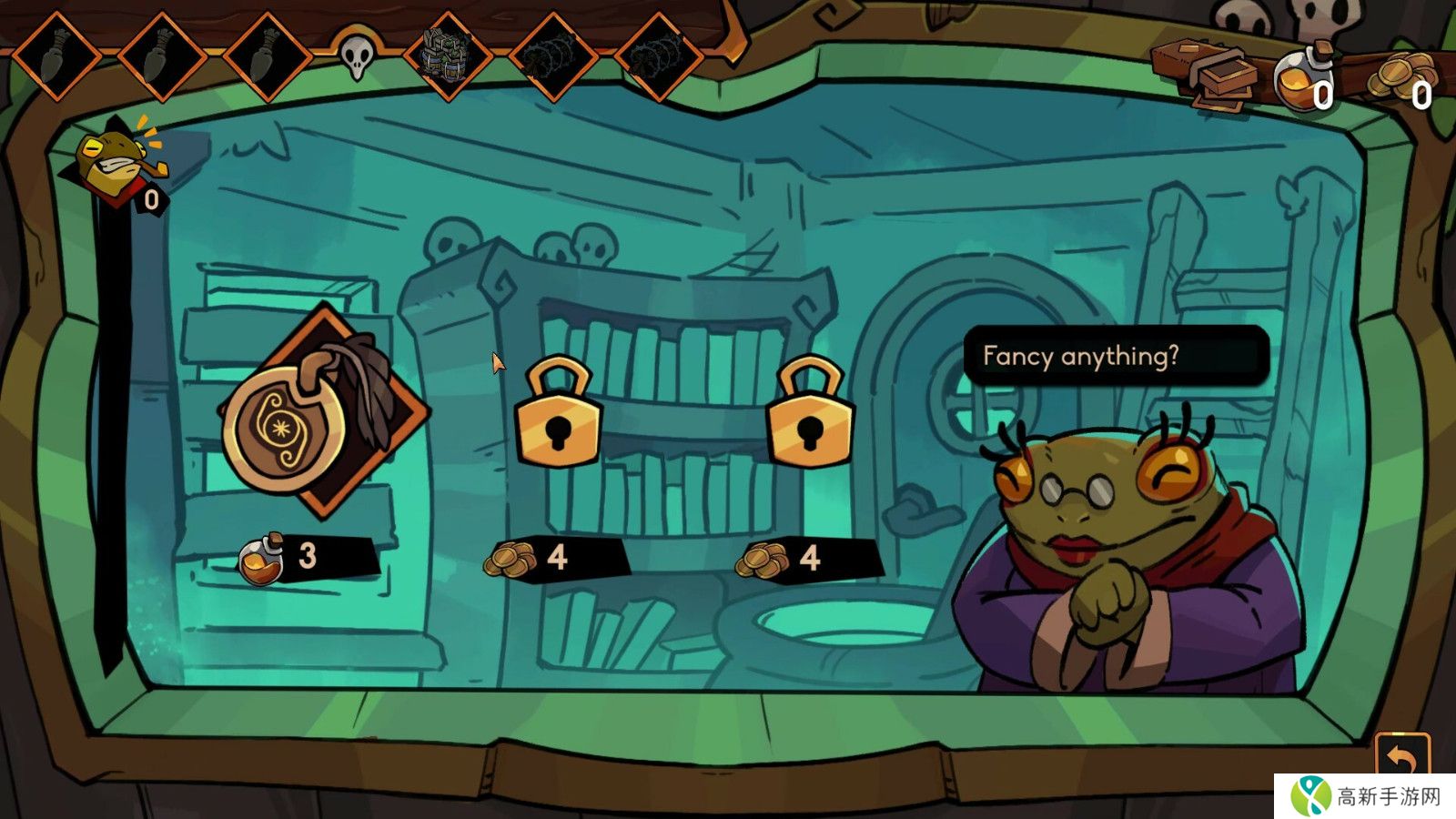Click the skull icon in top bar
Screen dimensions: 1456x819
tap(357, 56)
